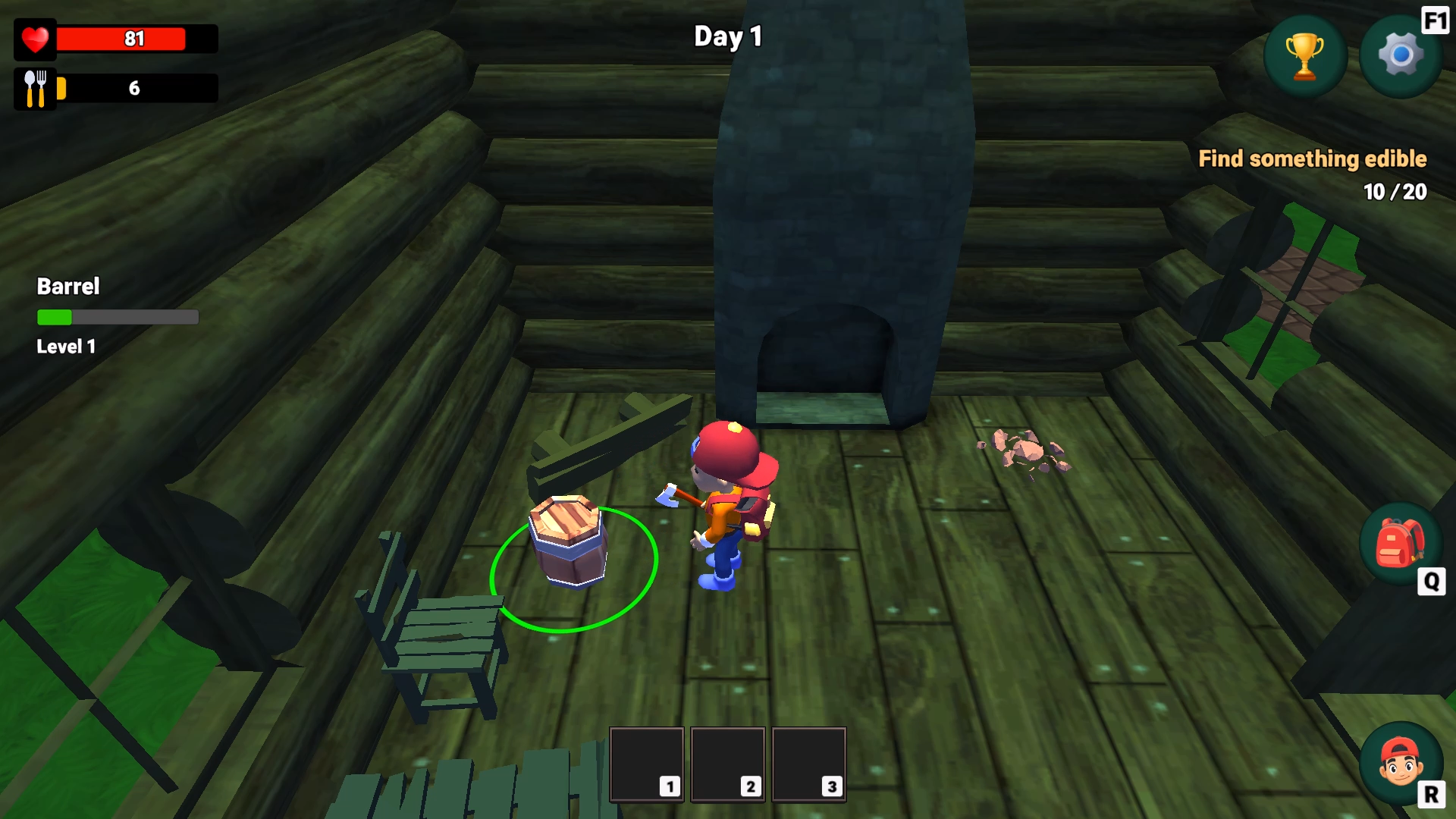Click the fork and knife hunger icon
Image resolution: width=1456 pixels, height=819 pixels.
click(34, 87)
